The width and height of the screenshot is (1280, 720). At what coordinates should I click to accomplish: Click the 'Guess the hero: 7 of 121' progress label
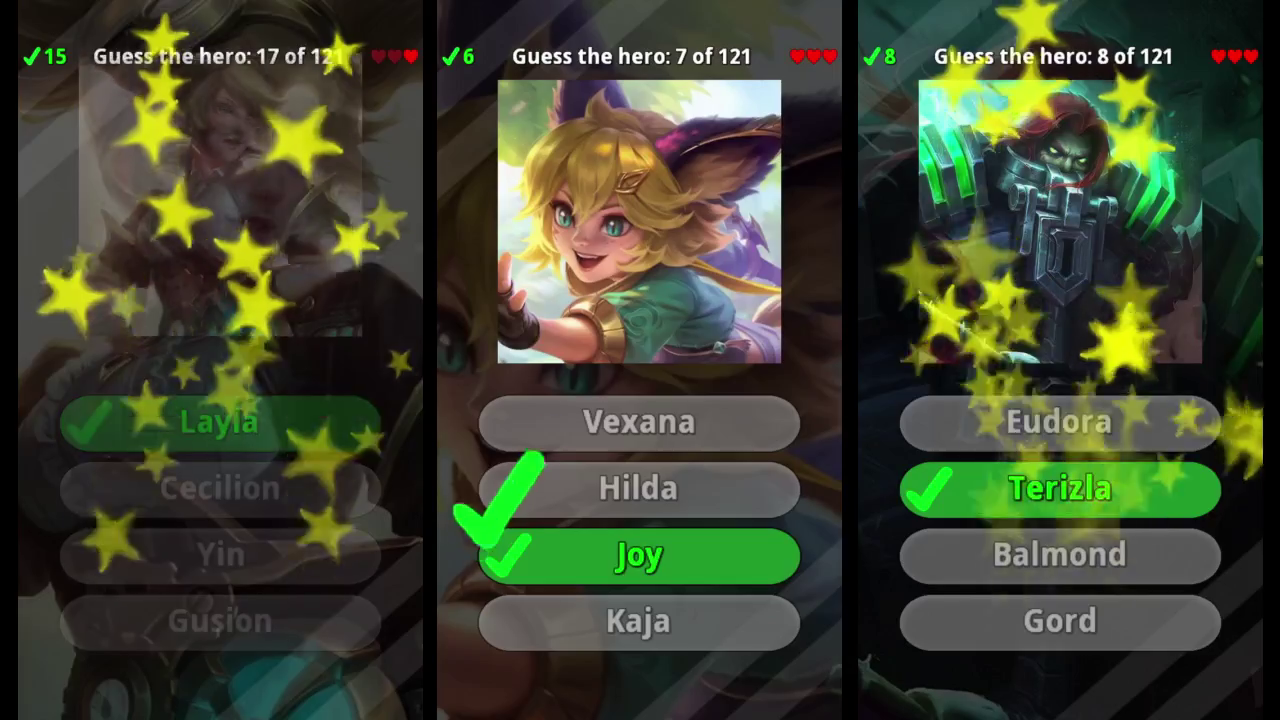pos(631,56)
